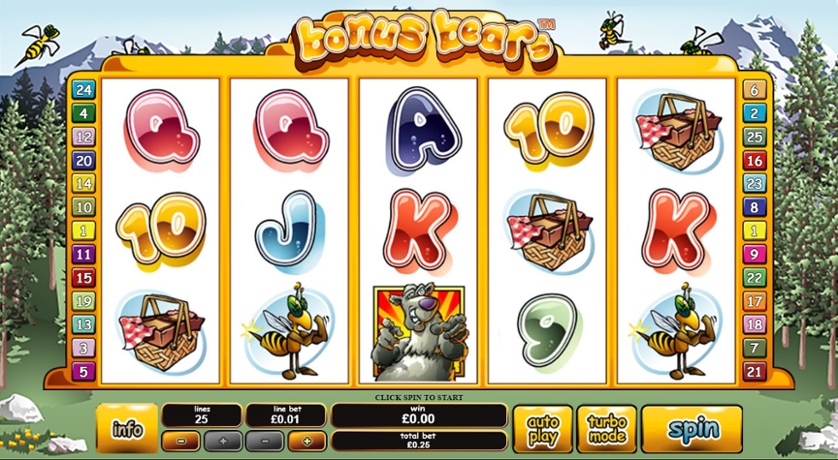The width and height of the screenshot is (838, 460).
Task: Select payline marker 16
Action: click(753, 160)
